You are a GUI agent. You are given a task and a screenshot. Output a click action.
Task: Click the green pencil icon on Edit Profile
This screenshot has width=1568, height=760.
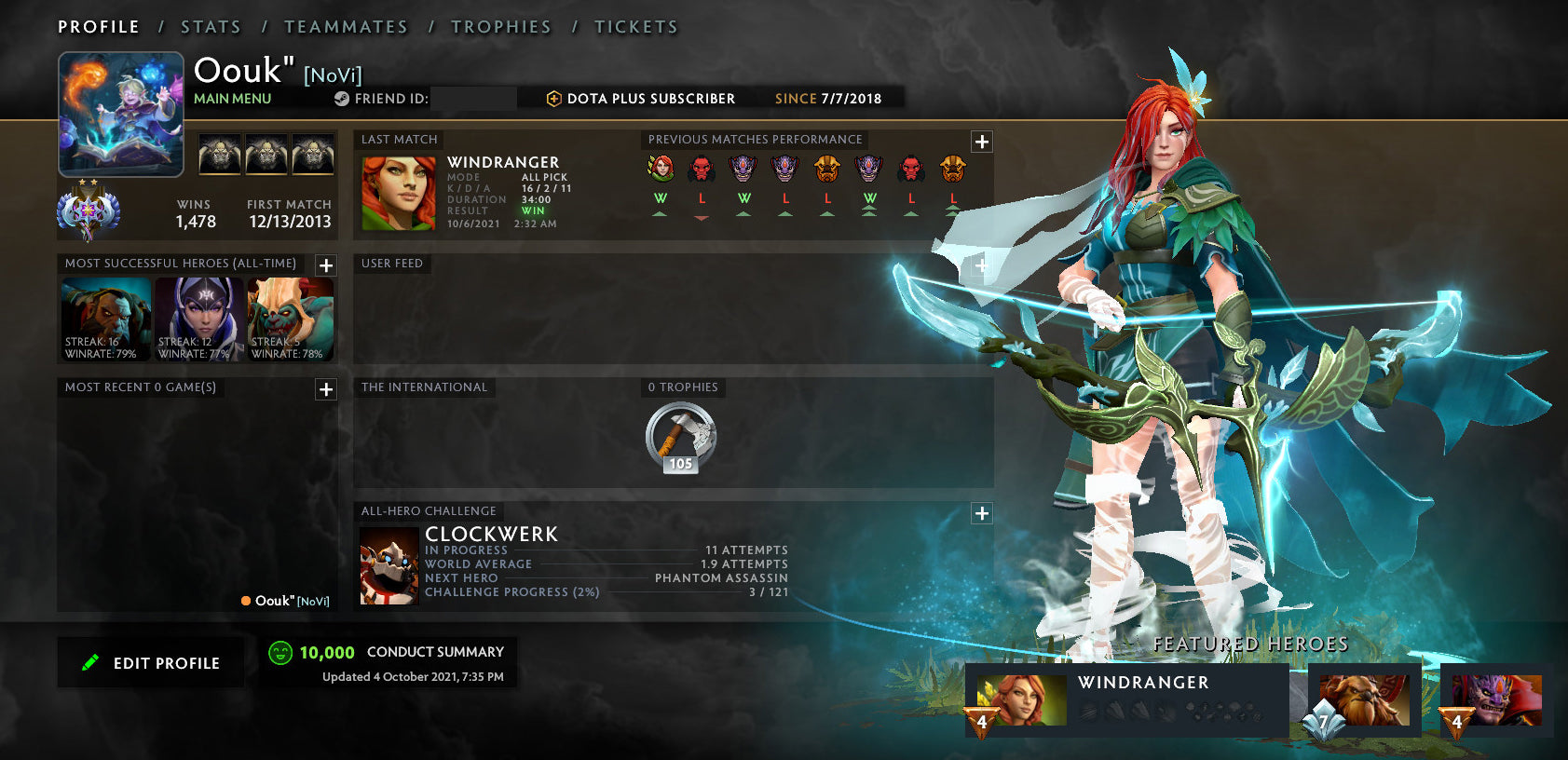[x=90, y=662]
